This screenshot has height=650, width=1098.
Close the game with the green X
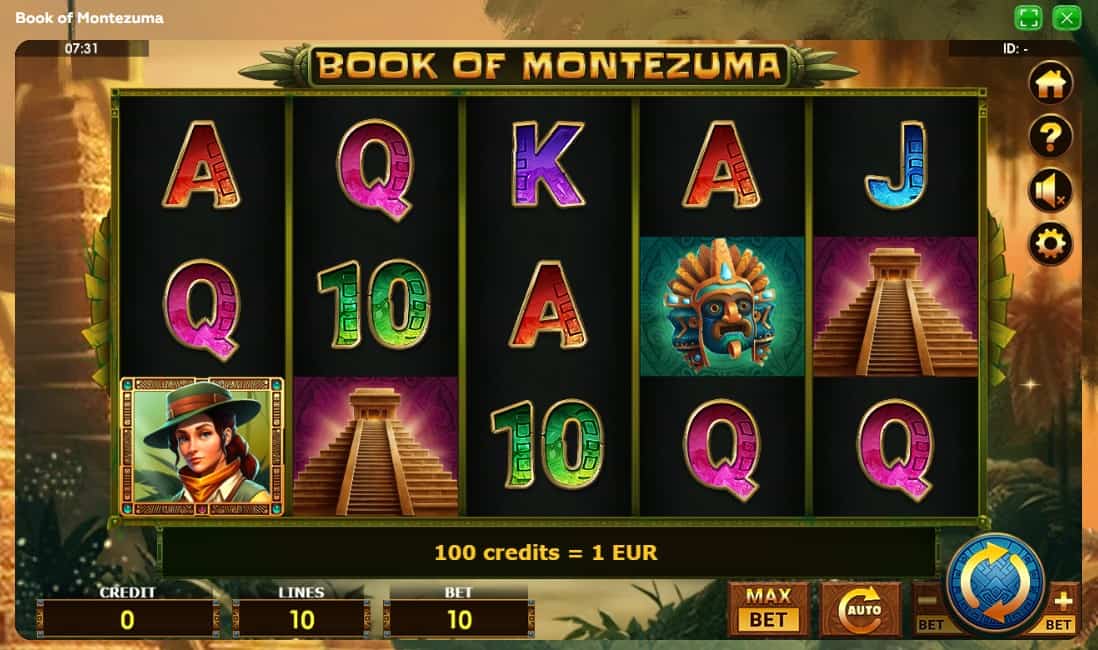click(1067, 18)
